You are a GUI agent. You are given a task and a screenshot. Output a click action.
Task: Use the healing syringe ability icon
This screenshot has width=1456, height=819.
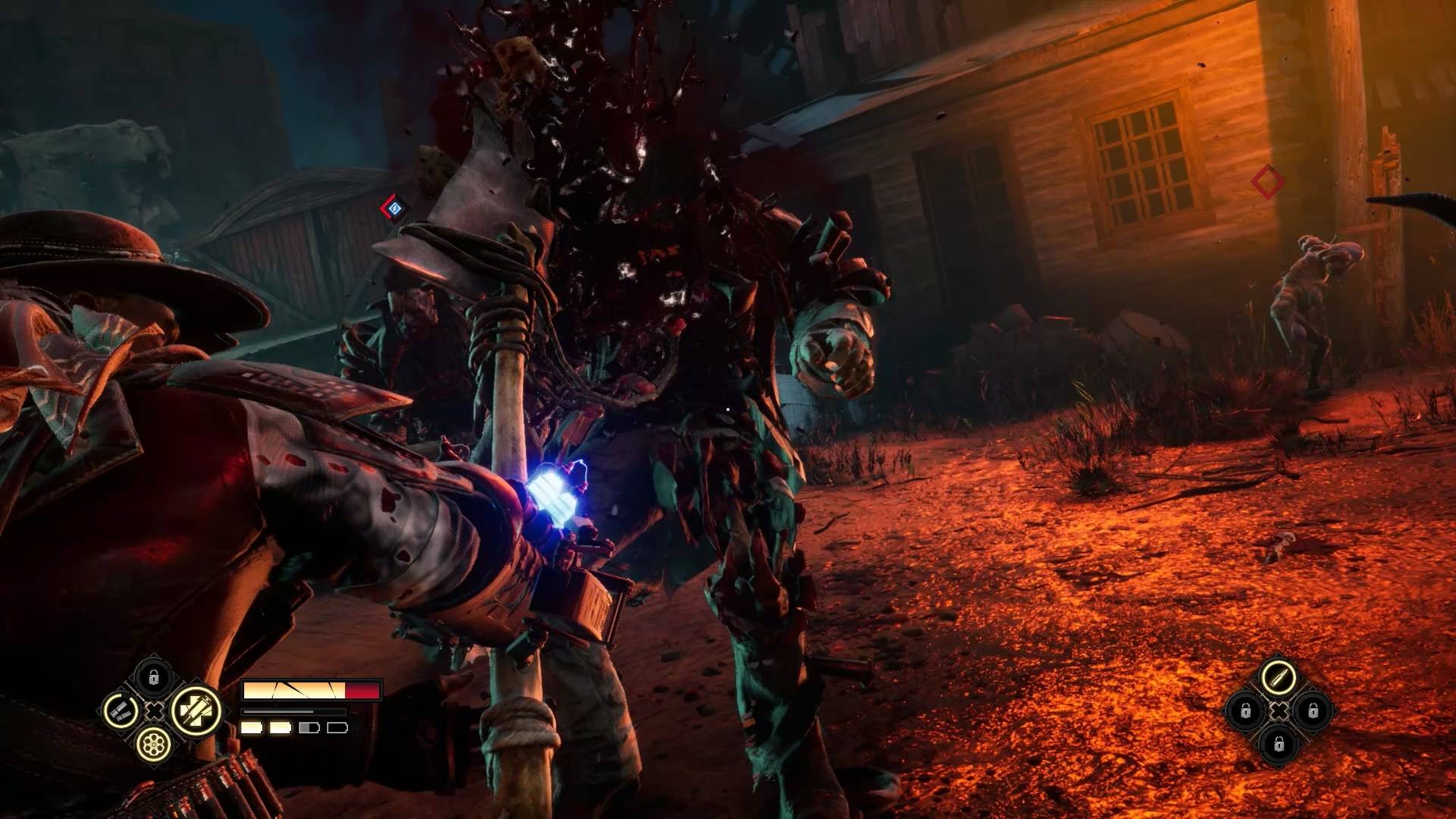pyautogui.click(x=196, y=711)
